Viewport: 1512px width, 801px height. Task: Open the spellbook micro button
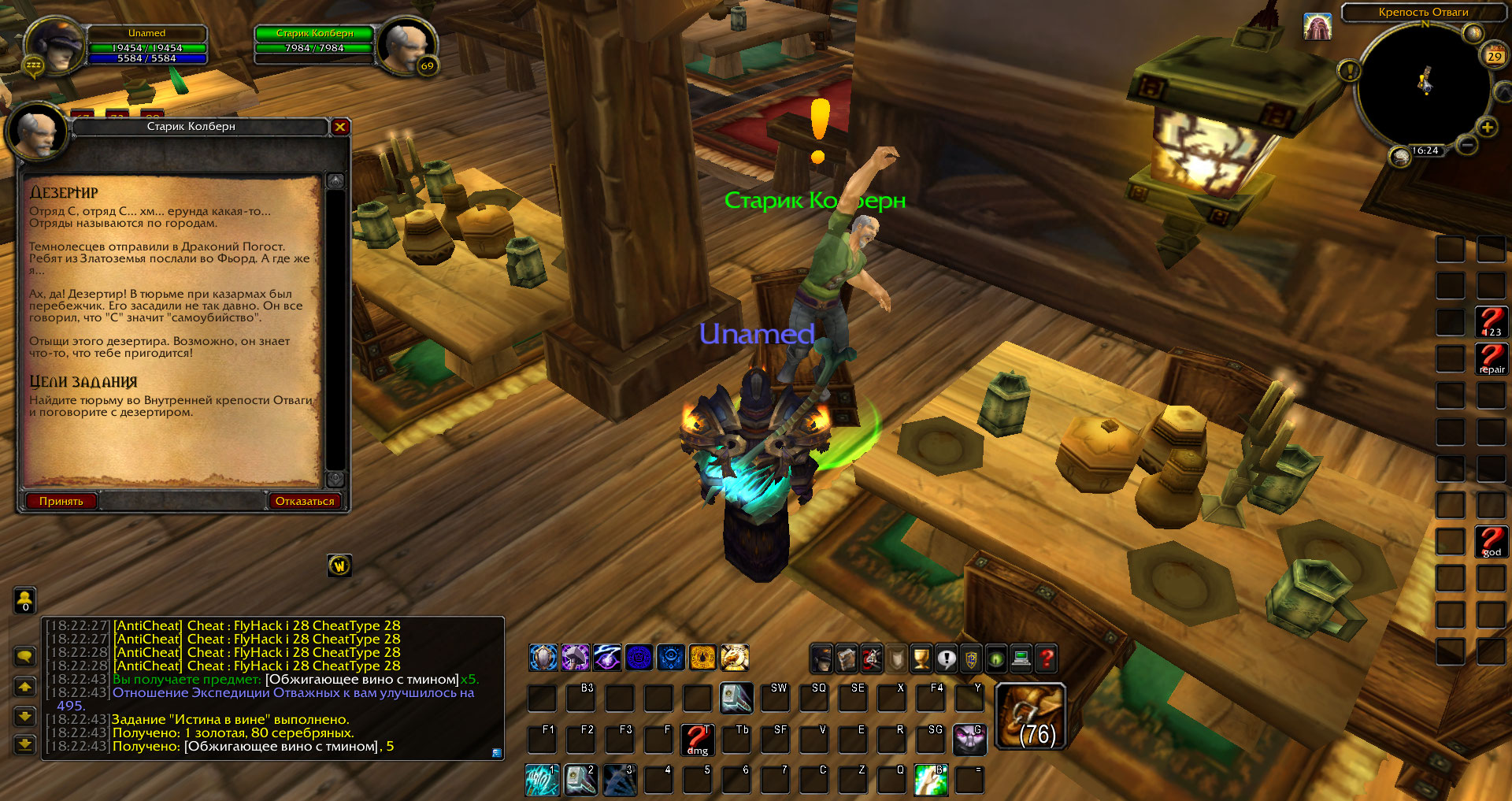(x=847, y=658)
